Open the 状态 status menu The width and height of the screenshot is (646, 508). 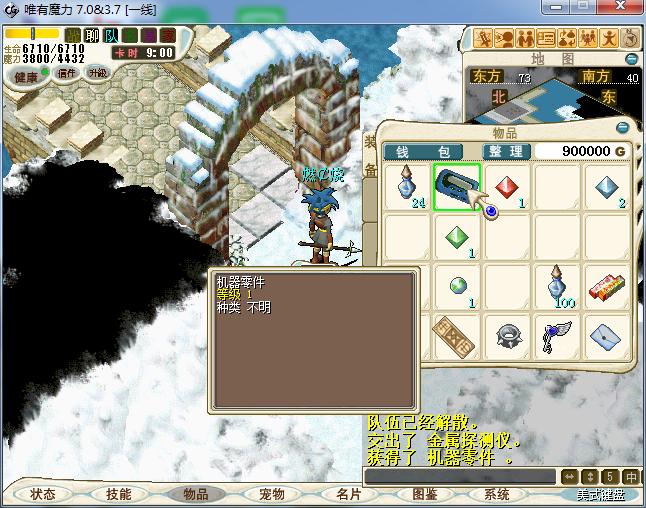[43, 494]
